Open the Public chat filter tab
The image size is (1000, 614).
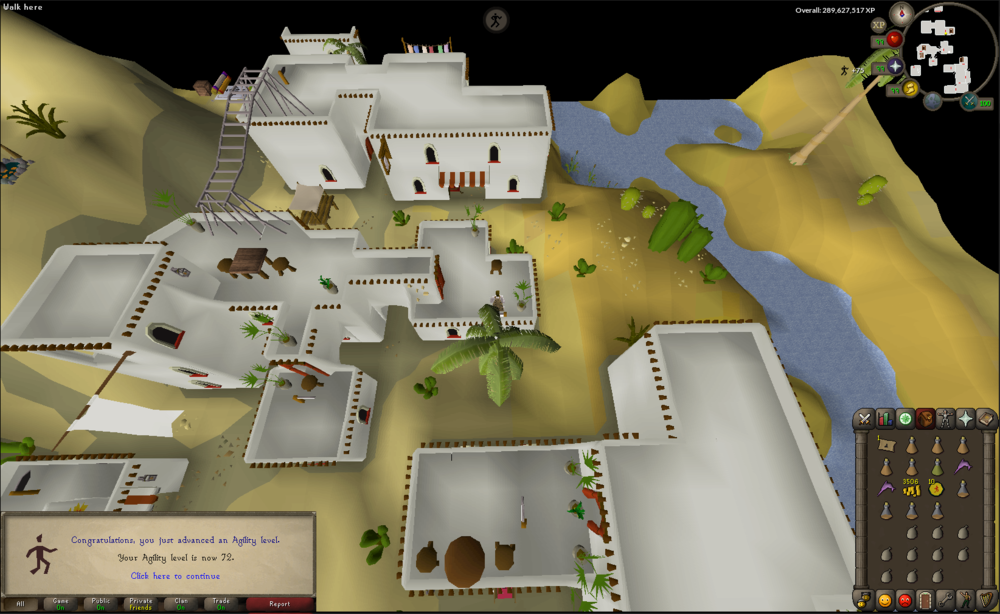(100, 604)
